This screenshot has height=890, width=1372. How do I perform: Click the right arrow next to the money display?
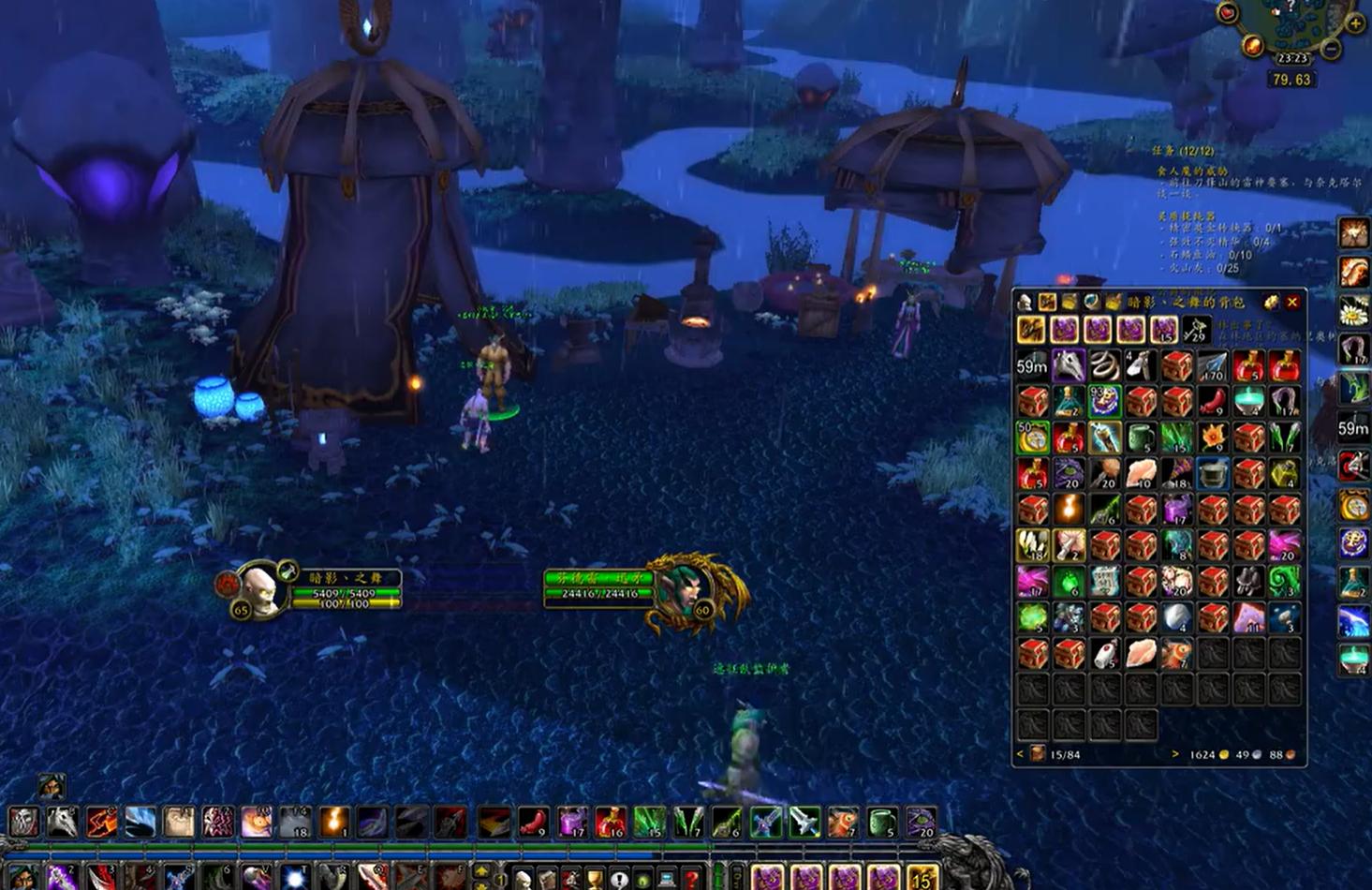tap(1175, 754)
